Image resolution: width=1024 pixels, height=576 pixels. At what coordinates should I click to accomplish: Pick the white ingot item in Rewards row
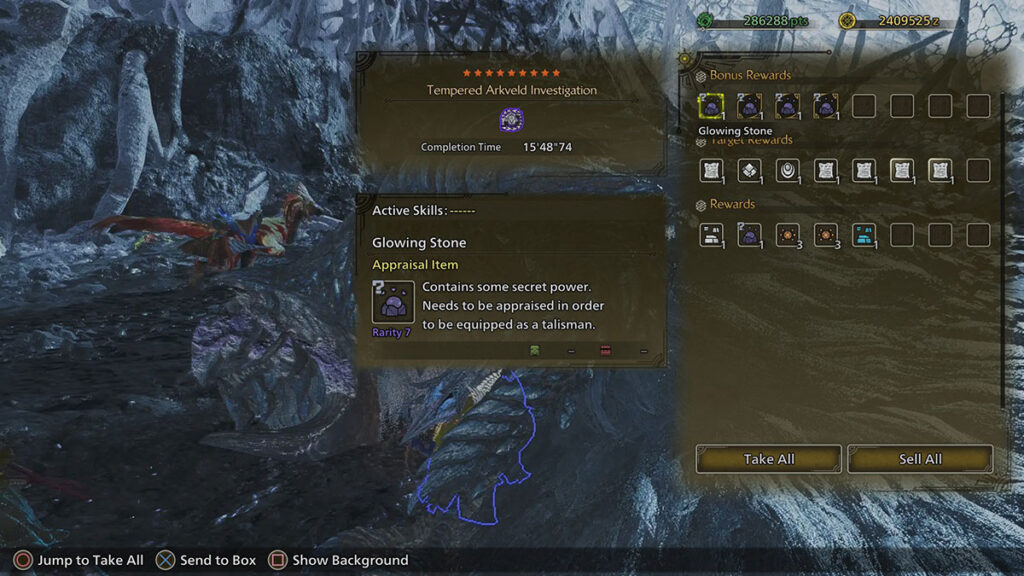(711, 235)
